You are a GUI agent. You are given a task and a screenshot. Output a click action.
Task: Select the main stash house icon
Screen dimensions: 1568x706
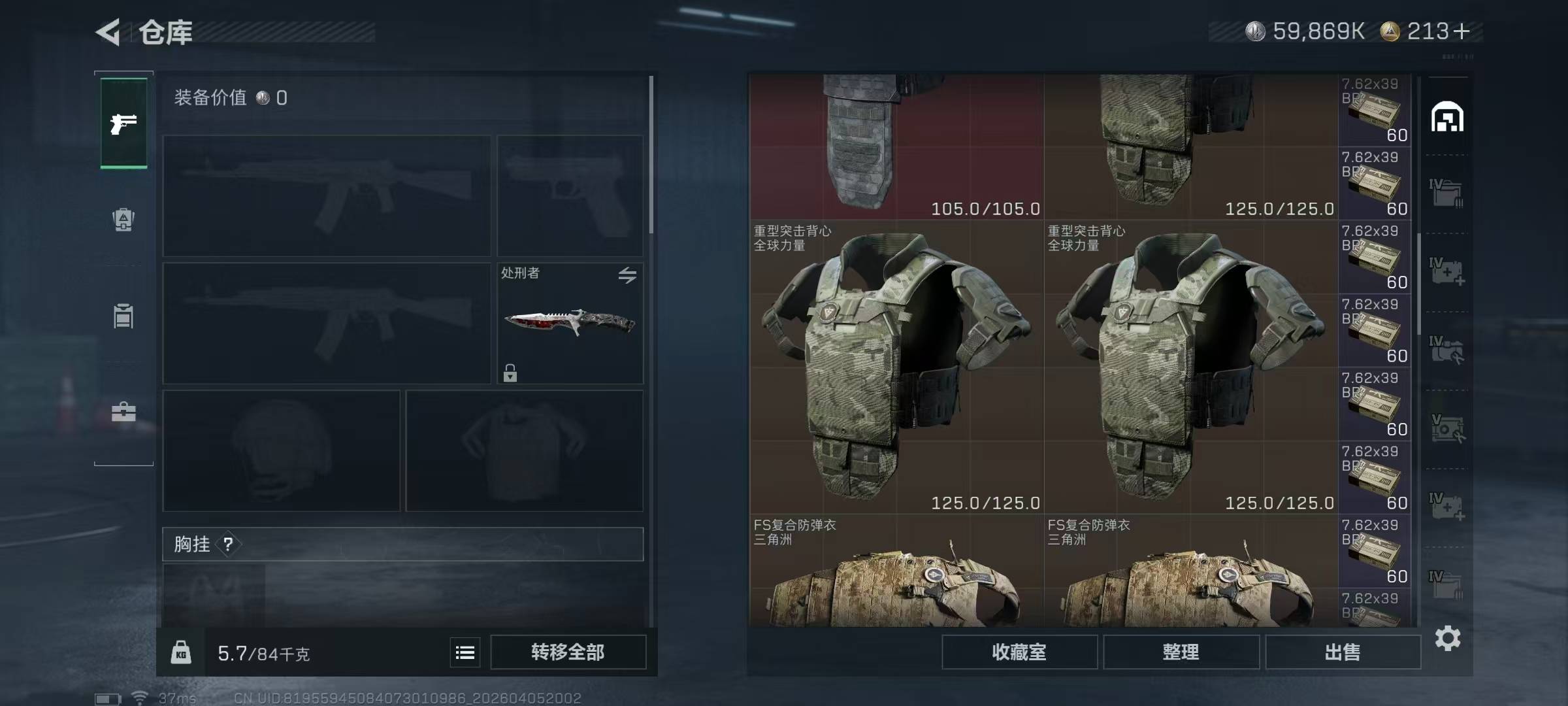click(x=1447, y=118)
